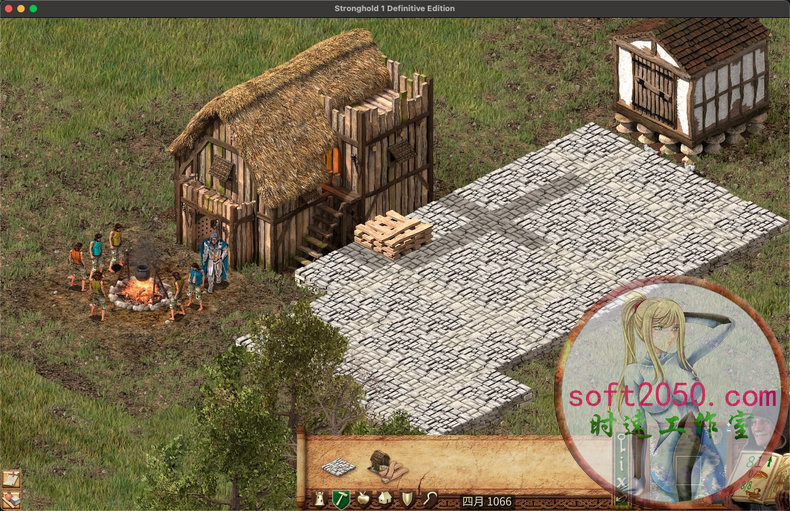Switch to the sickle food processing category
Viewport: 790px width, 511px height.
click(x=429, y=498)
